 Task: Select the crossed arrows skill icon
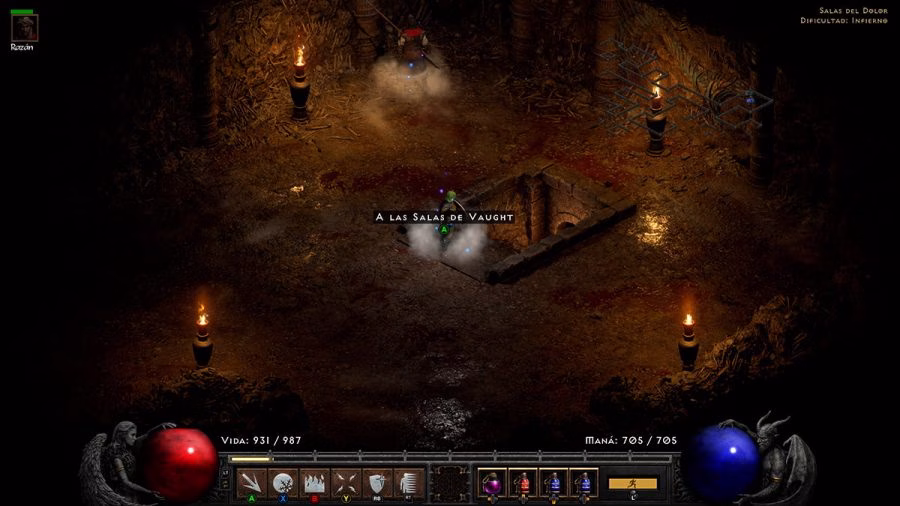click(345, 483)
